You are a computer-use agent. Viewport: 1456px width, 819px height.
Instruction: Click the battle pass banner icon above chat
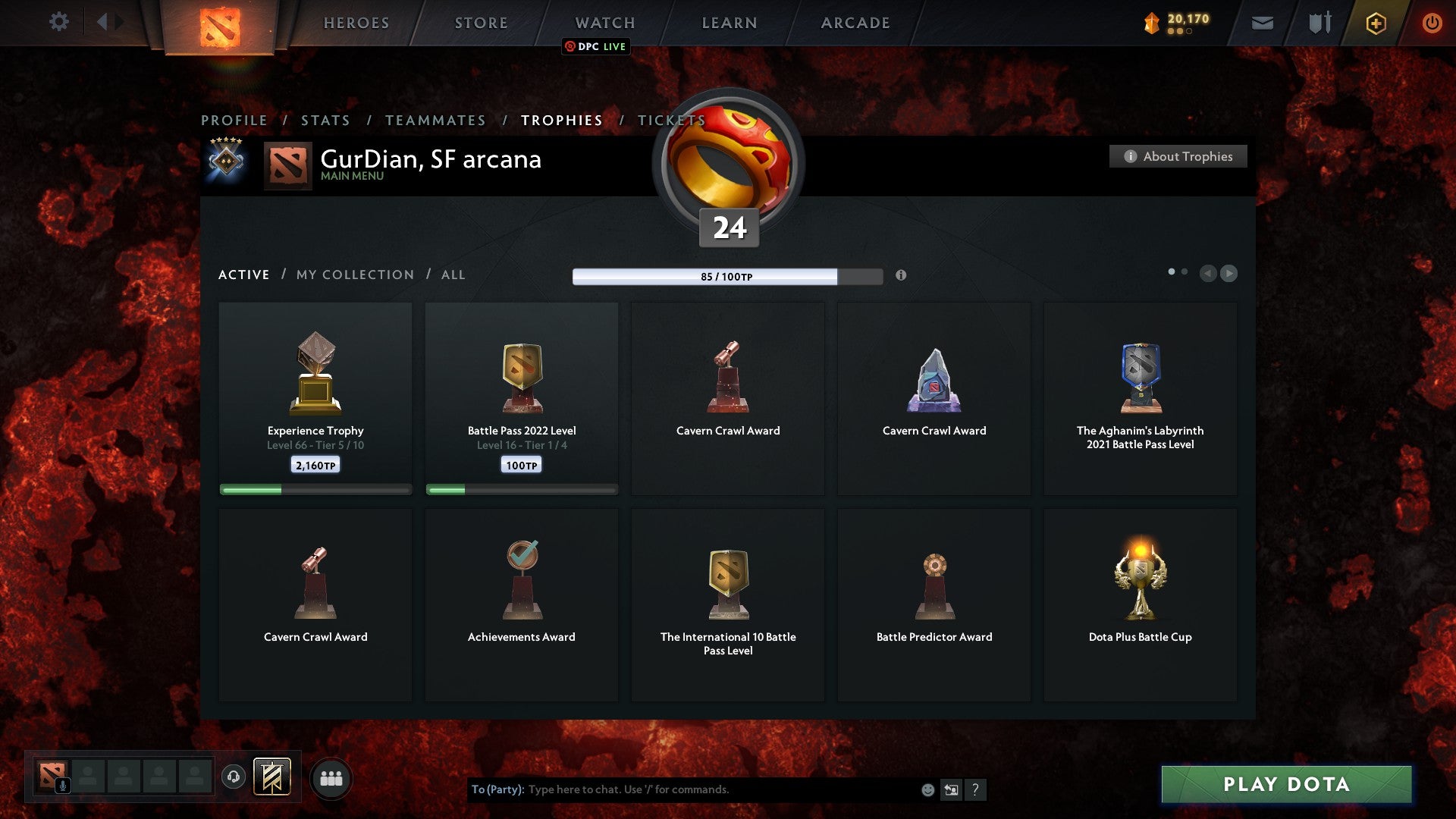tap(273, 777)
